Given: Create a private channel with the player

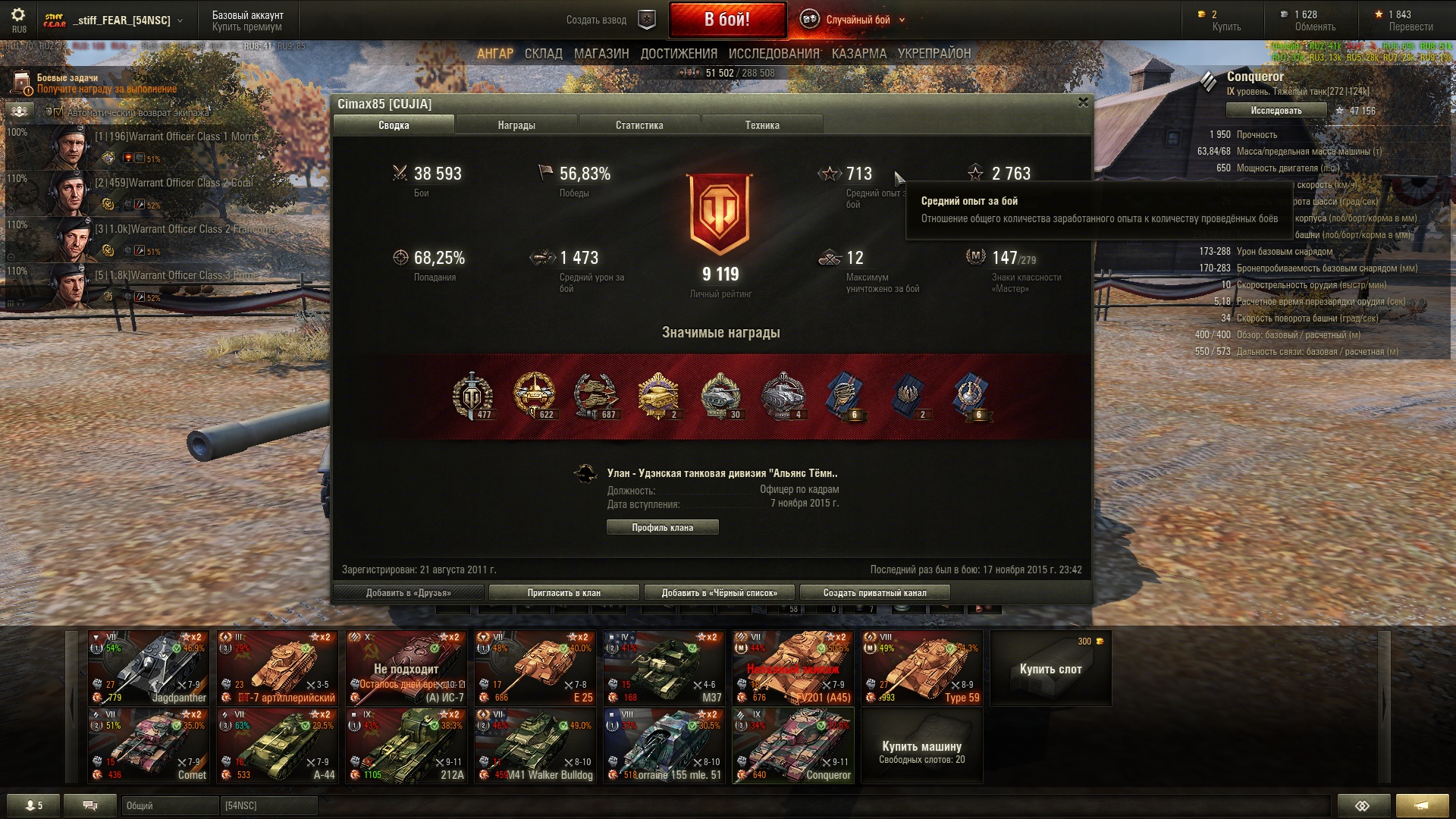Looking at the screenshot, I should pos(874,592).
